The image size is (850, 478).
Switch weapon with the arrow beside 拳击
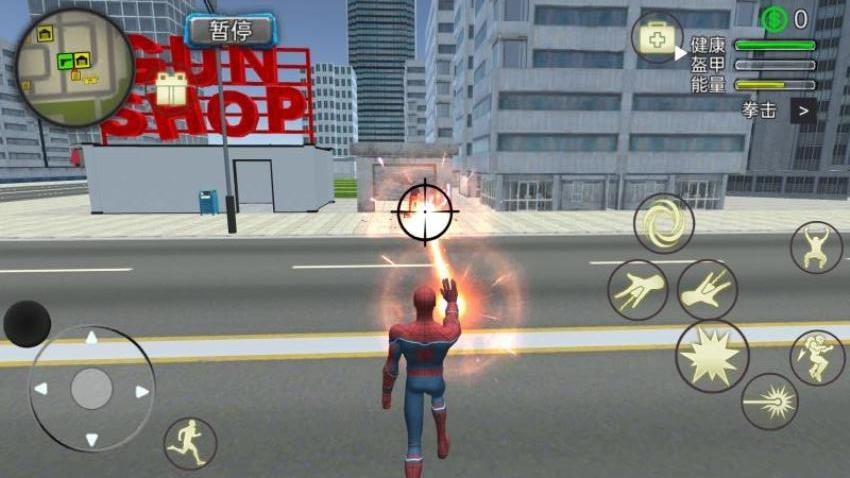click(803, 110)
